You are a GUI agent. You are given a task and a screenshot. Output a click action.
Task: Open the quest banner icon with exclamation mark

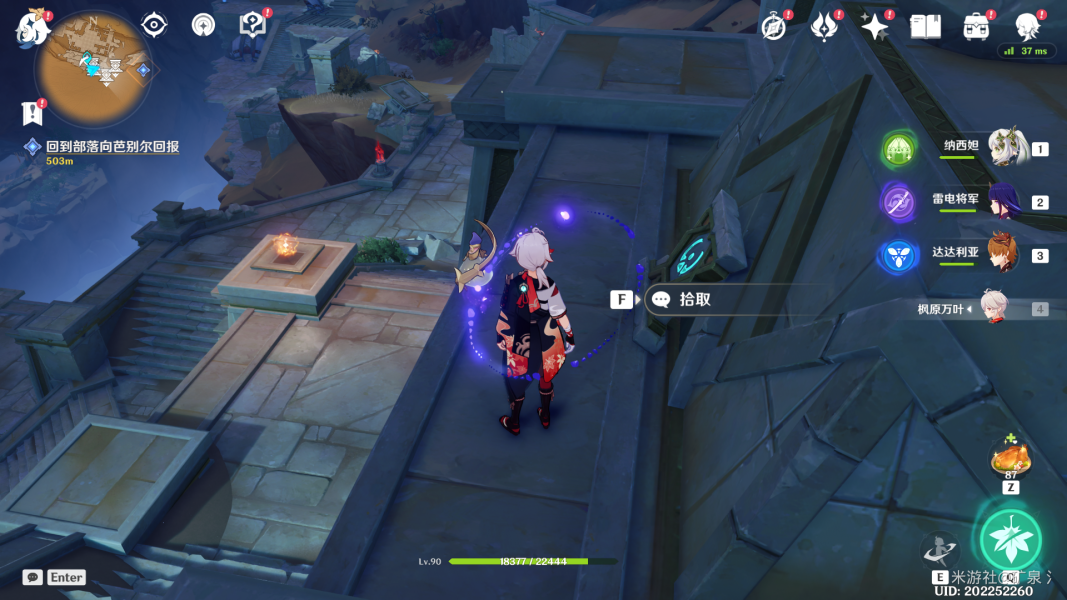[31, 111]
